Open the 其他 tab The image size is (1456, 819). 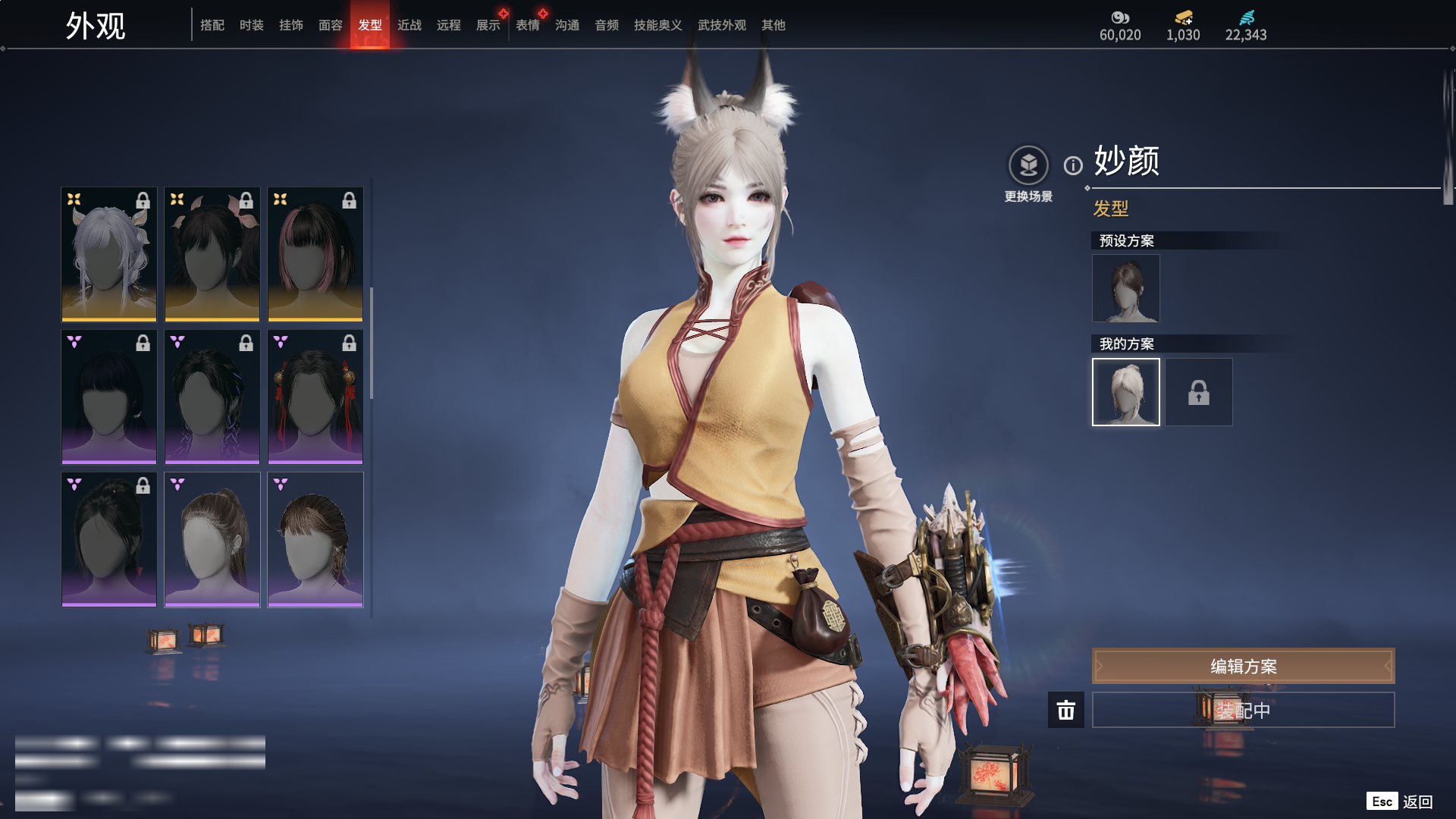click(x=773, y=25)
